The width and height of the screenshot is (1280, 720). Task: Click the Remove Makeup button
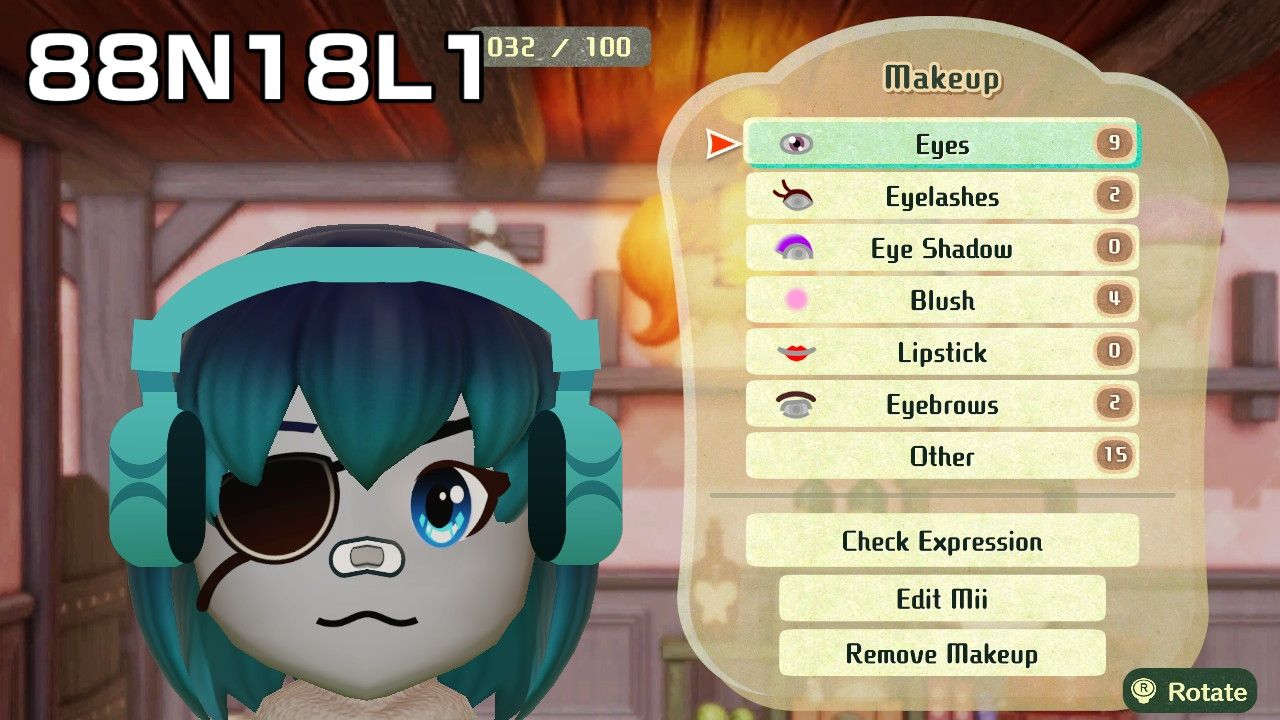[x=941, y=654]
